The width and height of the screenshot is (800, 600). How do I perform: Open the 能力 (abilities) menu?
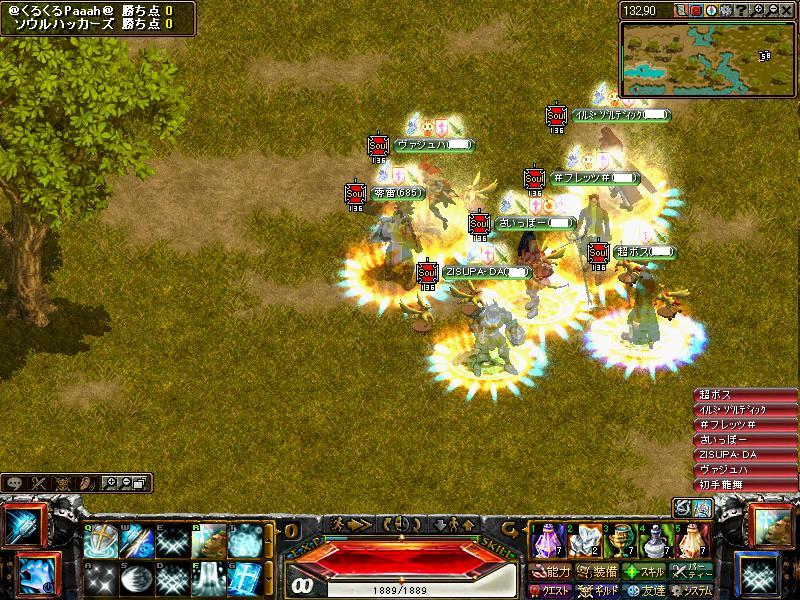point(551,572)
